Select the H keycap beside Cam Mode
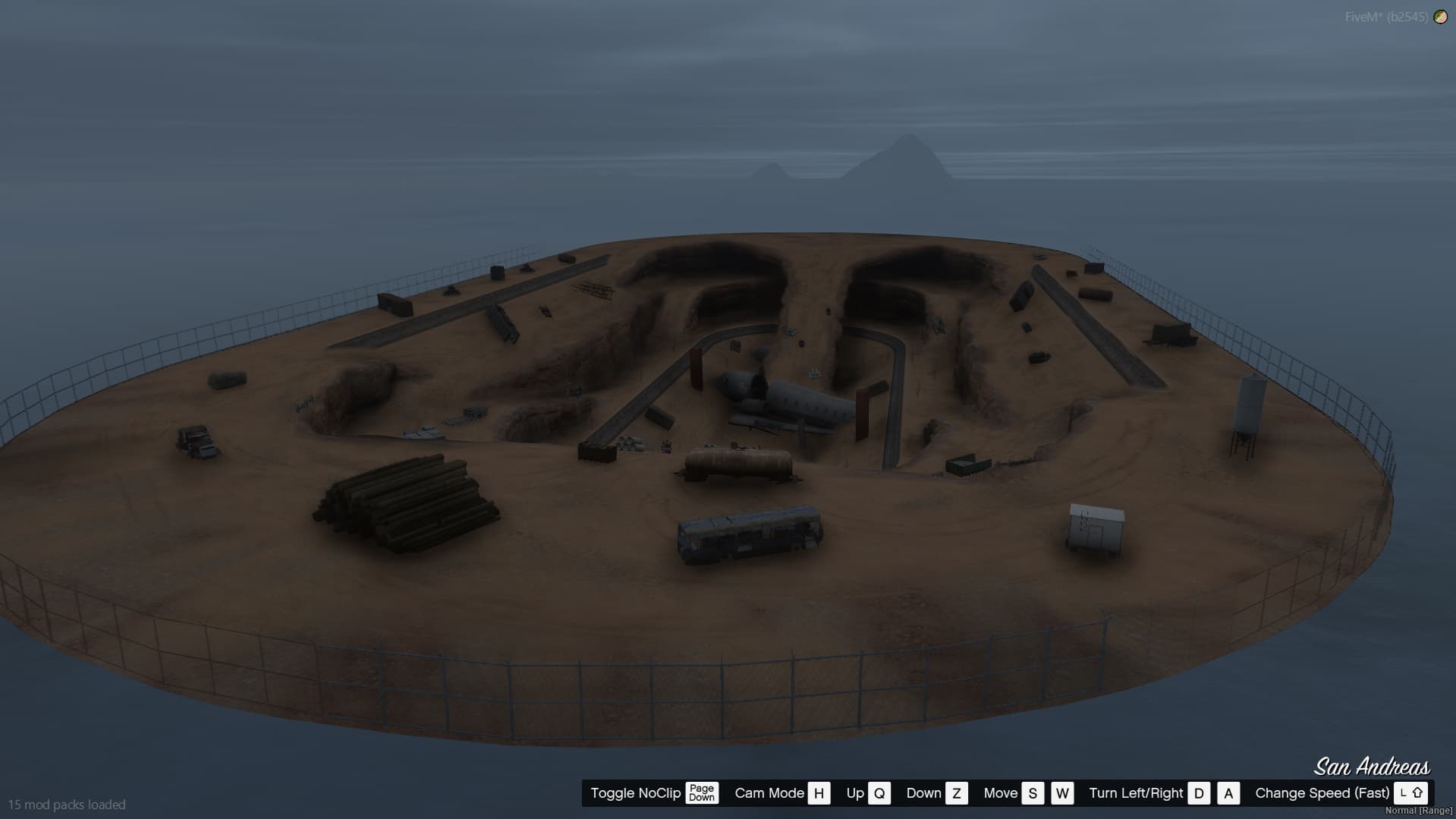Screen dimensions: 1456x819 click(818, 792)
